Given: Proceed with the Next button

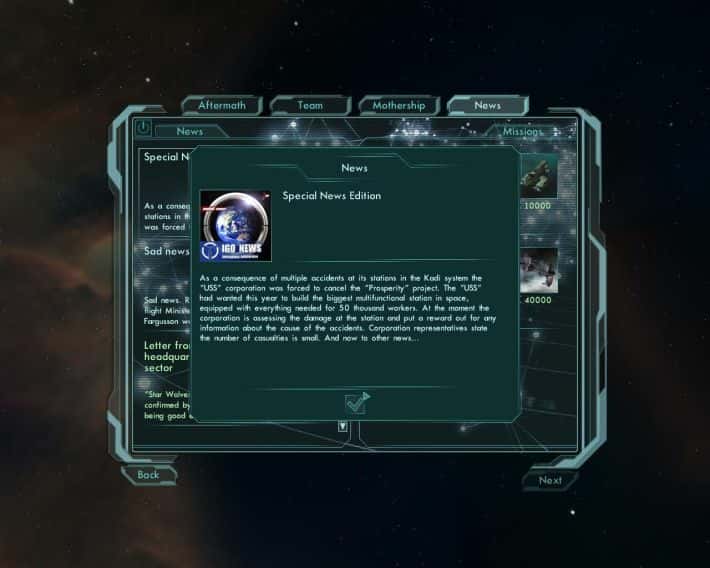Looking at the screenshot, I should tap(550, 480).
